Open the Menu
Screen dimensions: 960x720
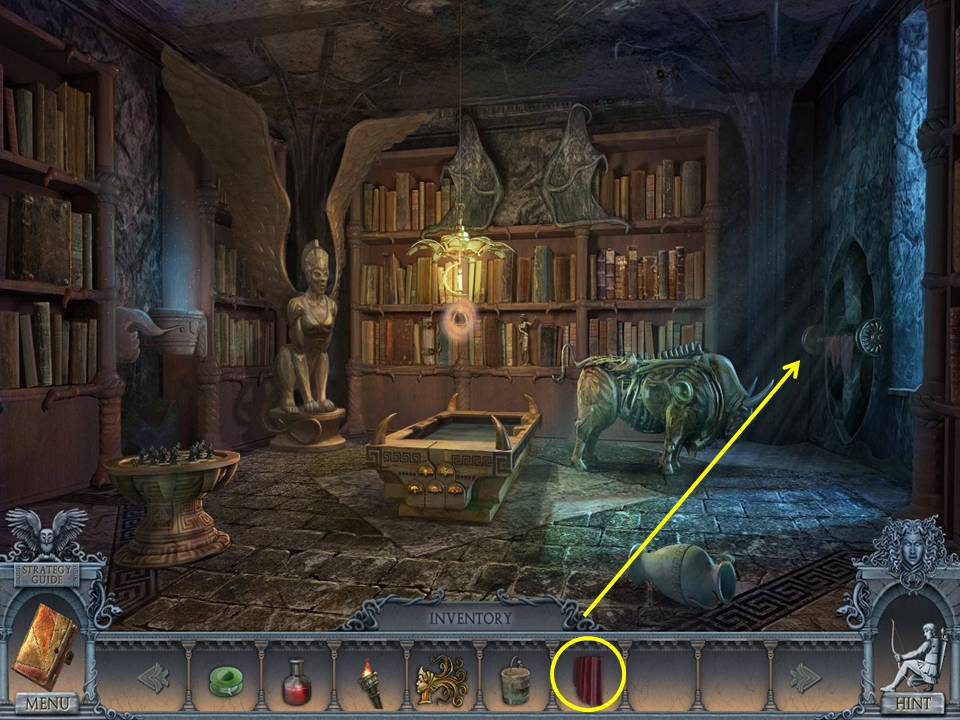[x=45, y=703]
